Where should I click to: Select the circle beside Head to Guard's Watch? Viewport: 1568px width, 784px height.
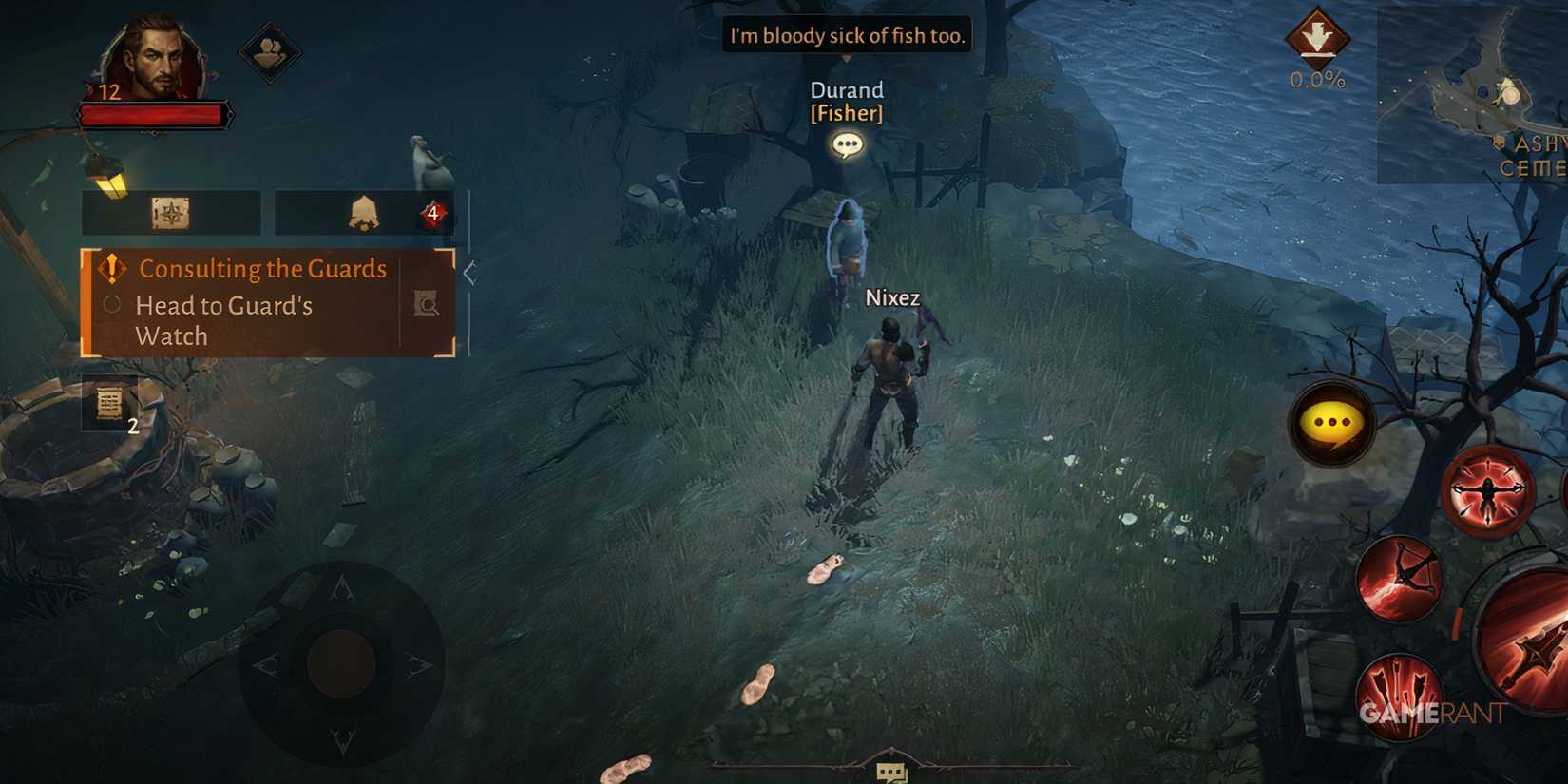[x=111, y=306]
